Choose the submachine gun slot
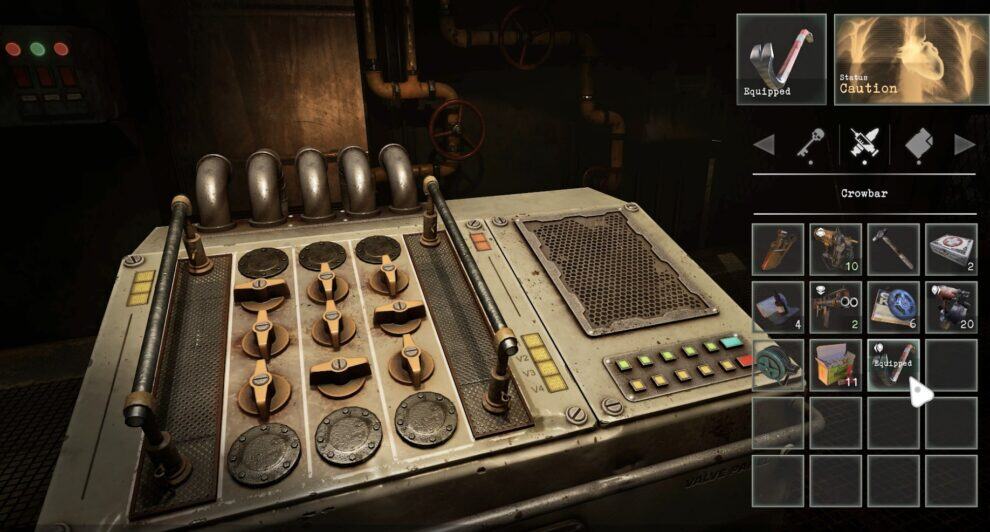Image resolution: width=990 pixels, height=532 pixels. tap(835, 306)
